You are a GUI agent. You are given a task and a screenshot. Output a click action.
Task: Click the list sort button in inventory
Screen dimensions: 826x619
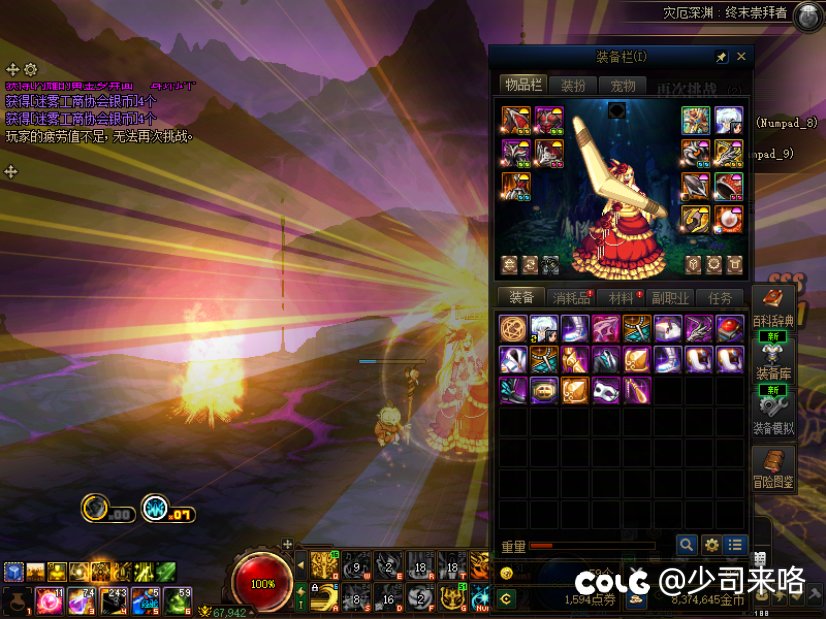point(736,545)
